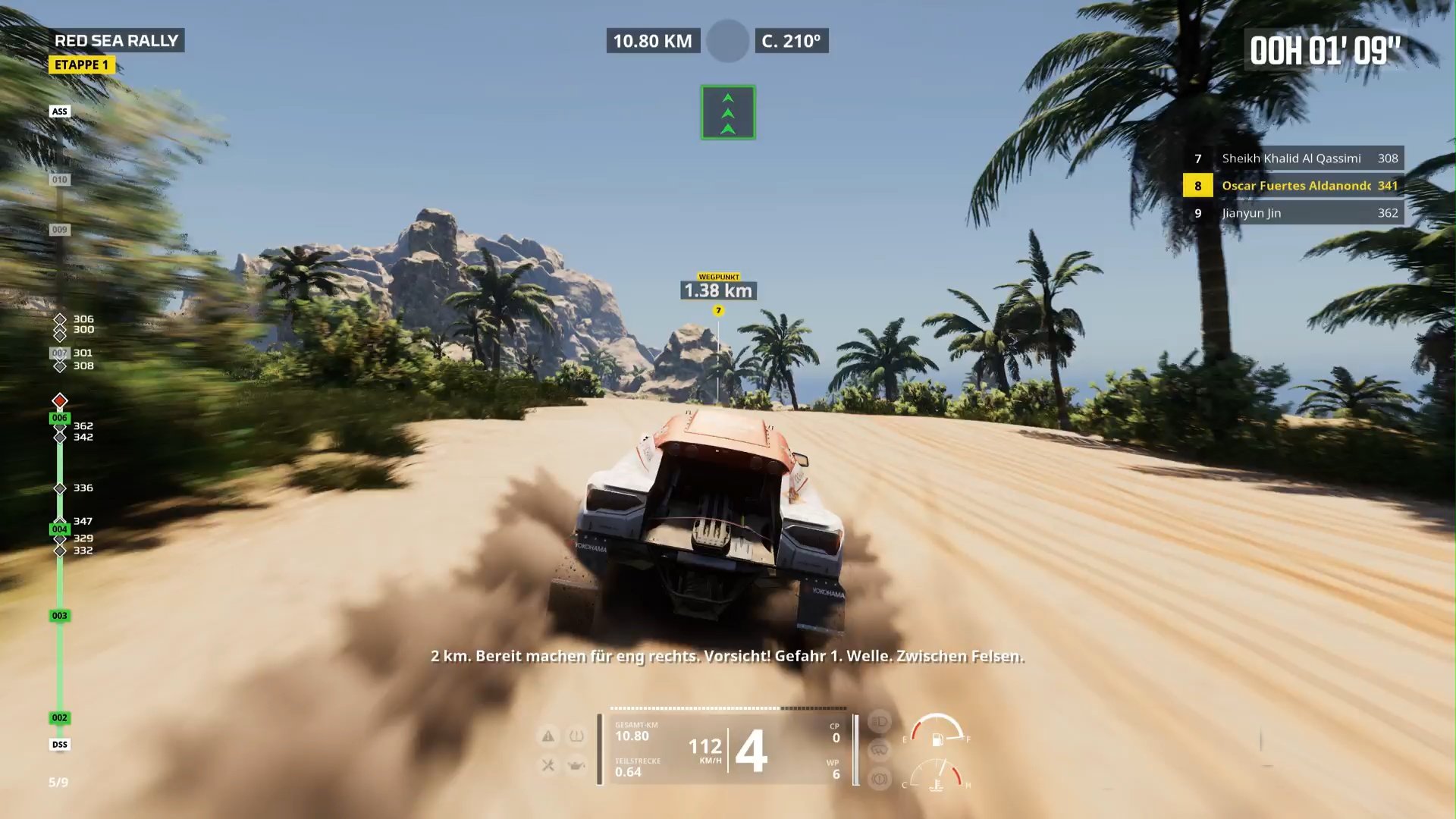Viewport: 1456px width, 819px height.
Task: Select Jianyun Jin in the standings
Action: (1293, 213)
